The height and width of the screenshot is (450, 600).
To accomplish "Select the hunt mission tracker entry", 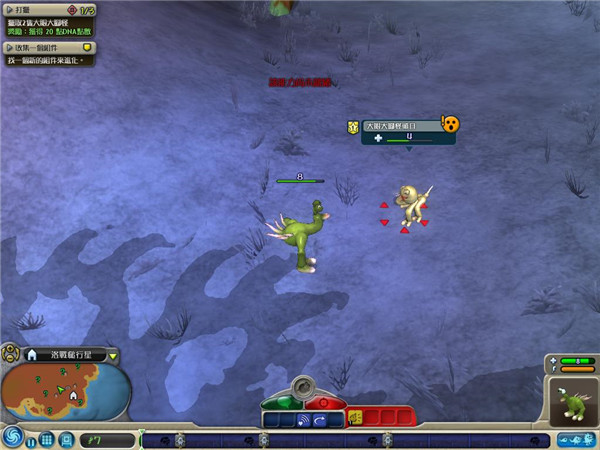I will [x=48, y=19].
